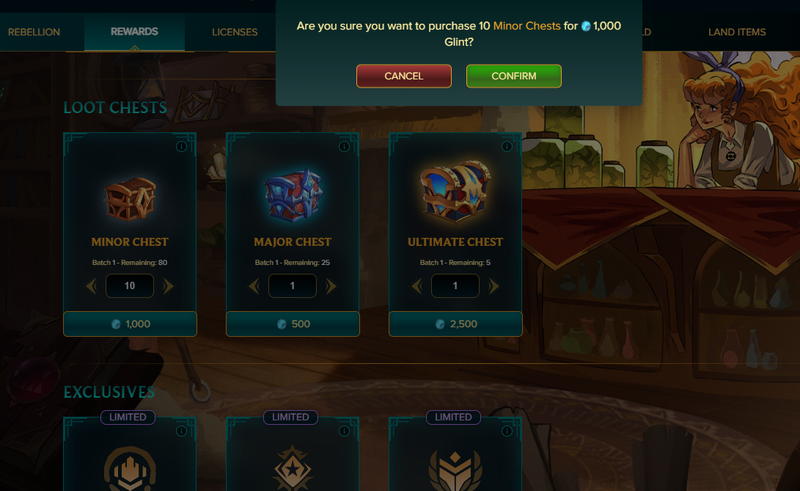The height and width of the screenshot is (491, 800).
Task: Switch to the Rebellion tab
Action: click(34, 32)
